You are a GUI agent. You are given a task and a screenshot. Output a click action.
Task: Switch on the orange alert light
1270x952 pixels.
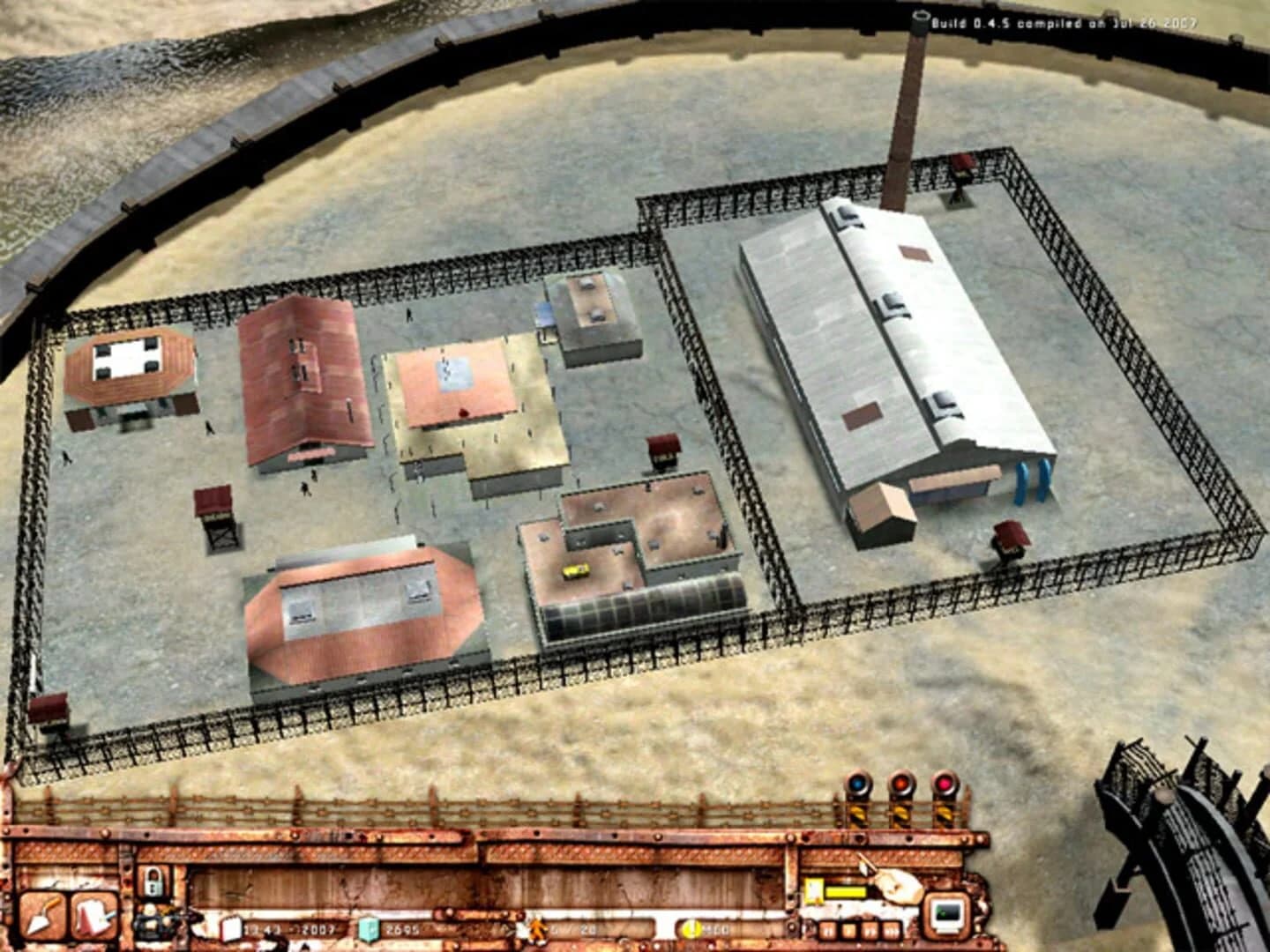click(902, 785)
